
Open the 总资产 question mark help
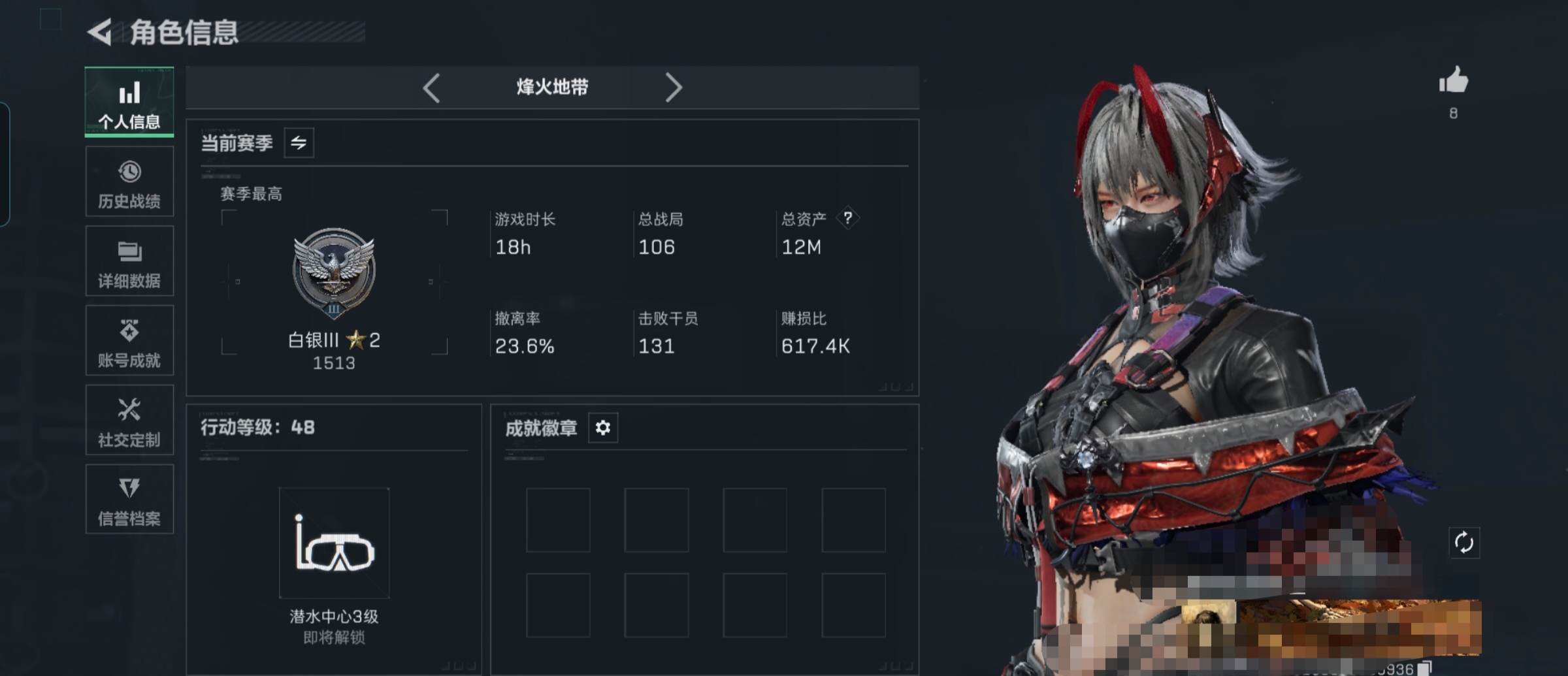click(847, 218)
